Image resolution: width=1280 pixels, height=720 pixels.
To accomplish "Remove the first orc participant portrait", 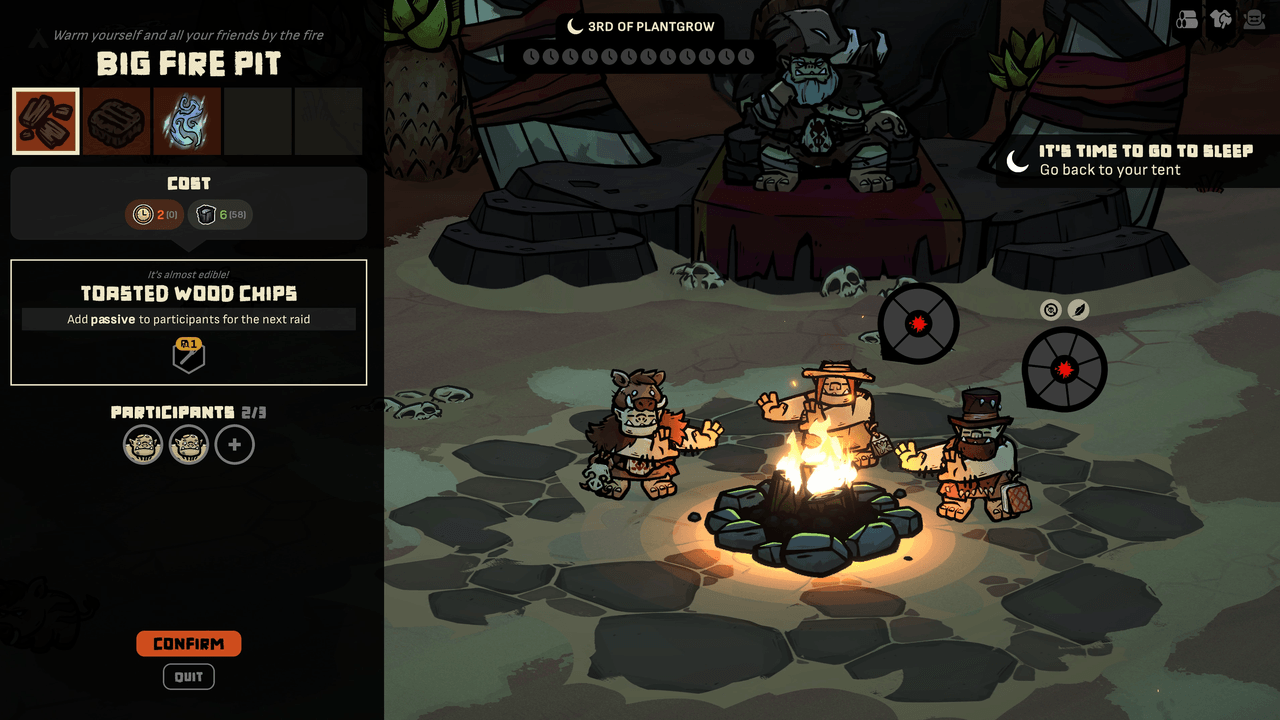I will tap(143, 445).
